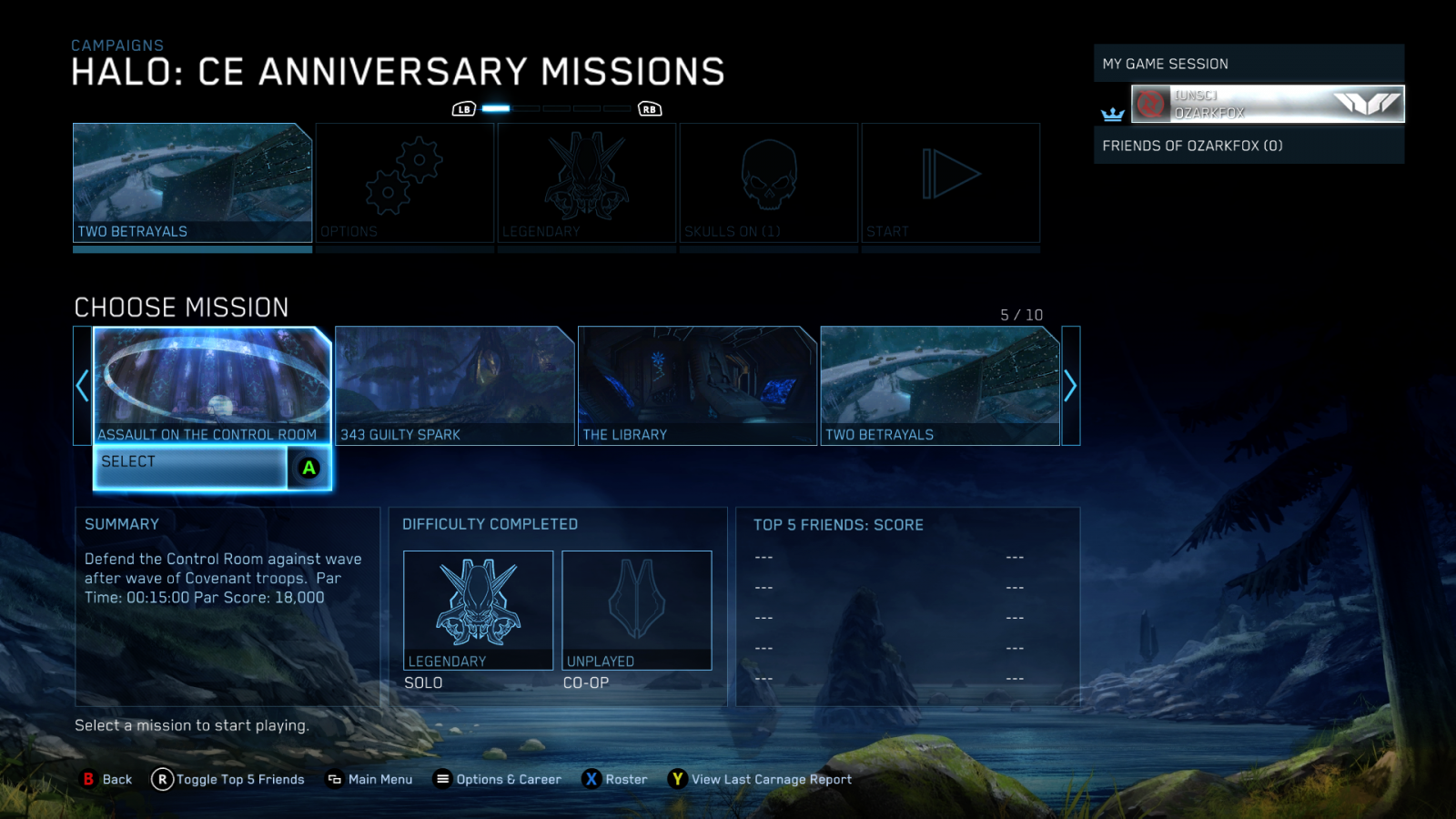Image resolution: width=1456 pixels, height=819 pixels.
Task: Open the Legendary difficulty tile in the top row
Action: click(x=587, y=183)
